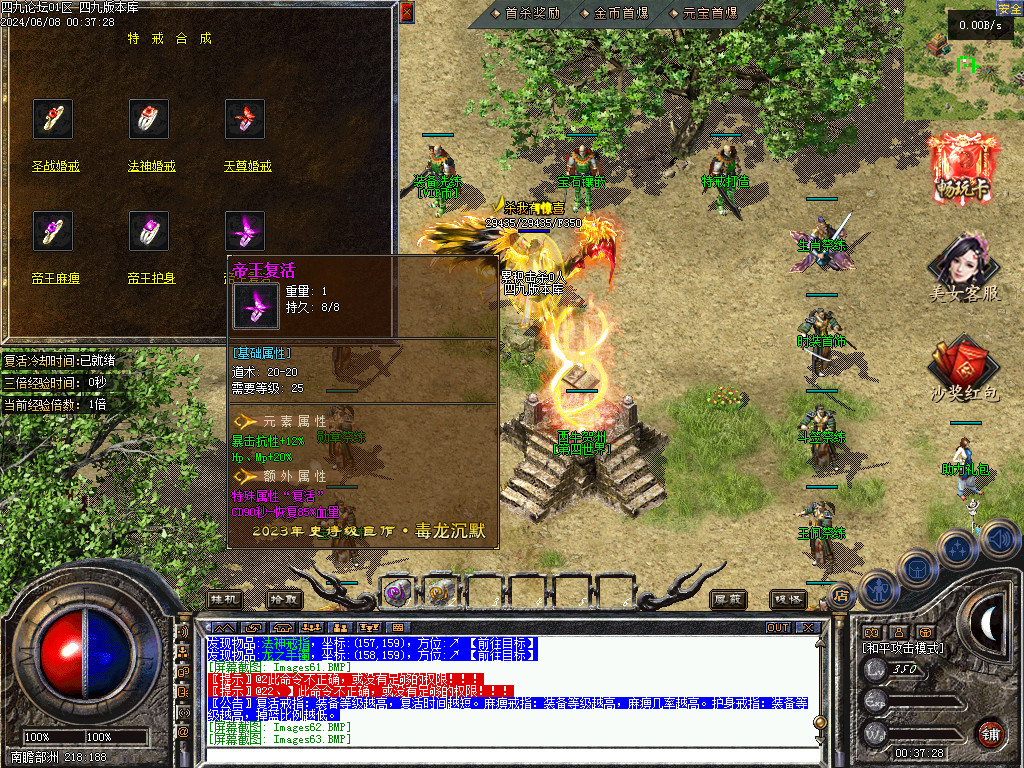Viewport: 1024px width, 768px height.
Task: Select the 圣战婚戒 ring link
Action: [x=54, y=167]
